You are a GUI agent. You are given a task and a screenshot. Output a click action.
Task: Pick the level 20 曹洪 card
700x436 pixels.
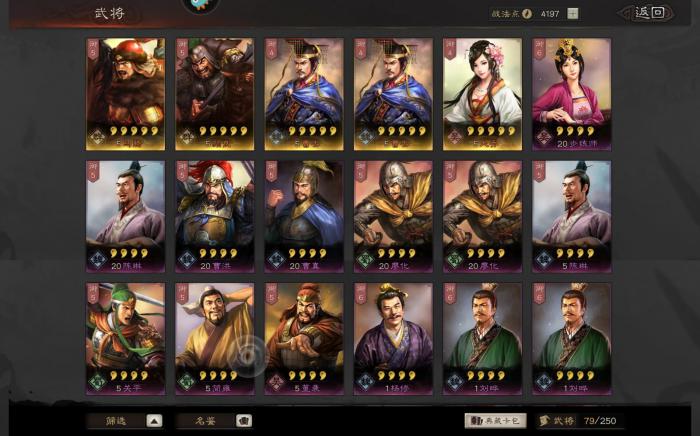(214, 215)
